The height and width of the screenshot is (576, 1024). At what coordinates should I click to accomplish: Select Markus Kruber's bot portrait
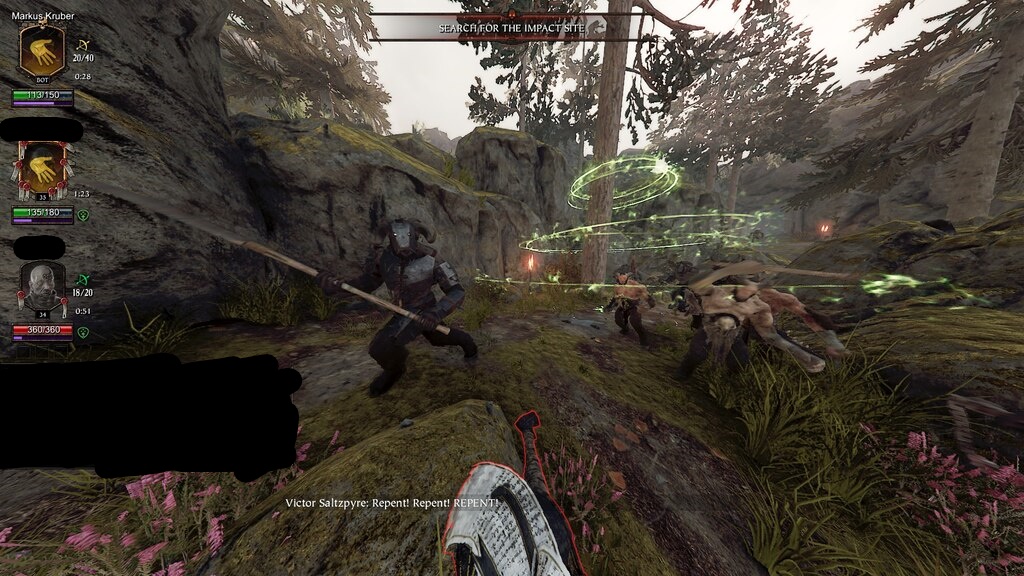pos(41,51)
